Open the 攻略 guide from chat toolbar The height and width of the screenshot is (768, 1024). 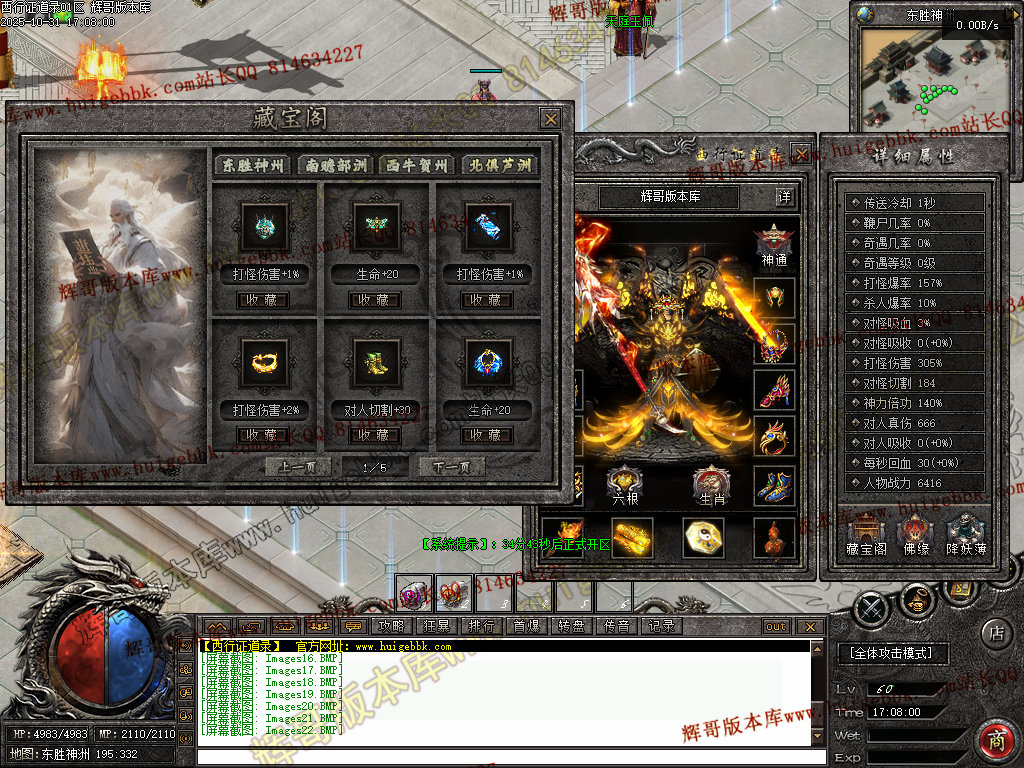(390, 626)
